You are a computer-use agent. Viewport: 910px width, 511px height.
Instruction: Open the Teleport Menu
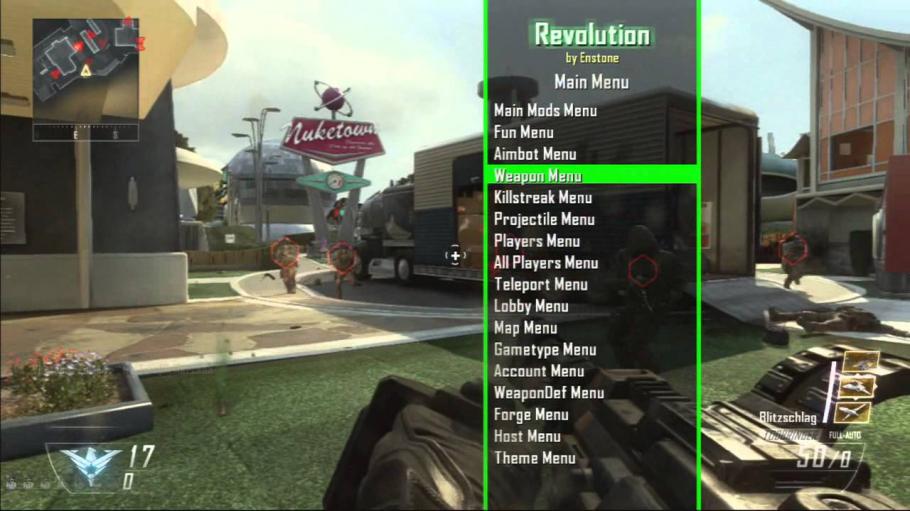tap(540, 284)
